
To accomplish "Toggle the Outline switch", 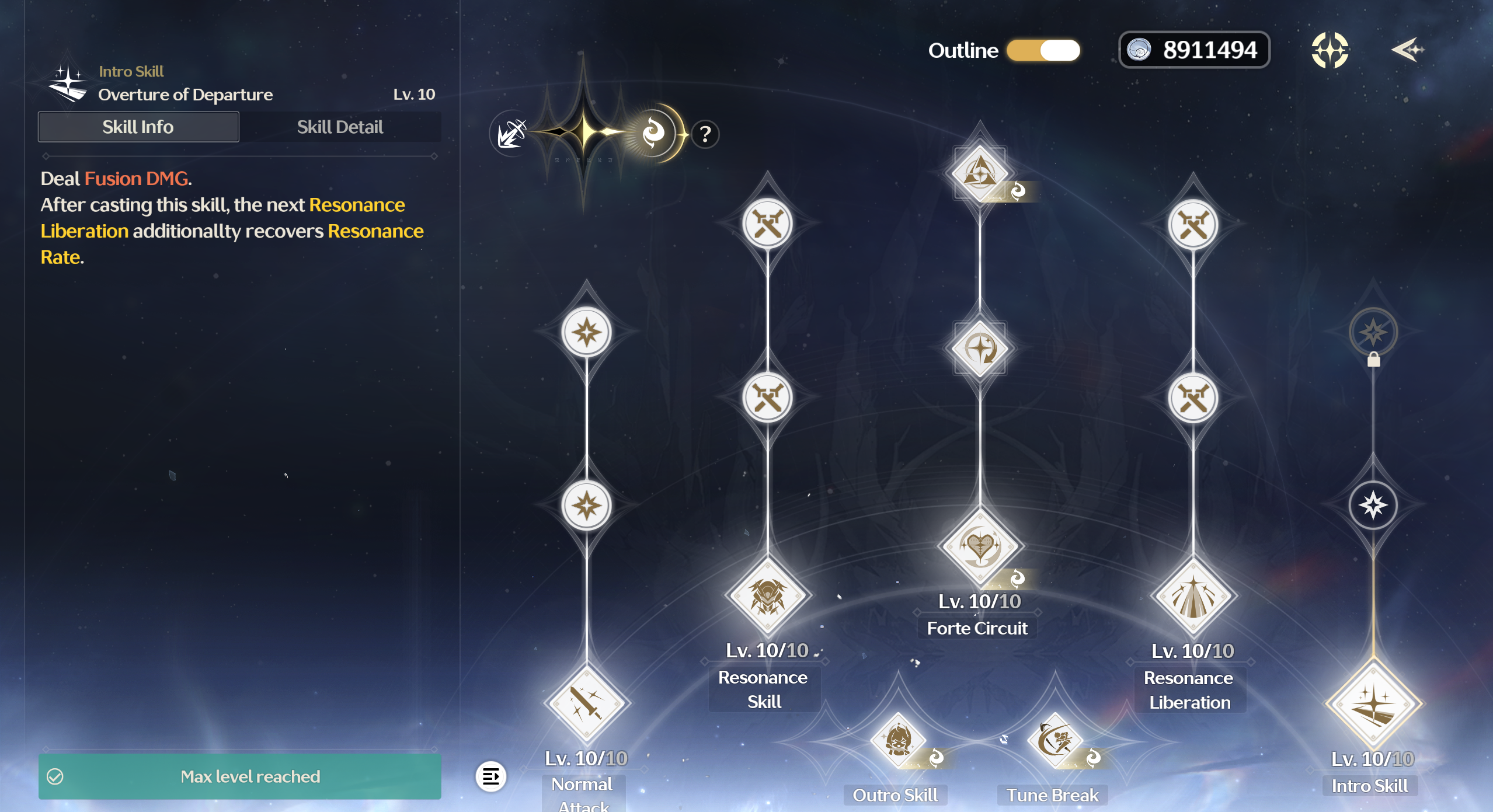I will (1043, 50).
